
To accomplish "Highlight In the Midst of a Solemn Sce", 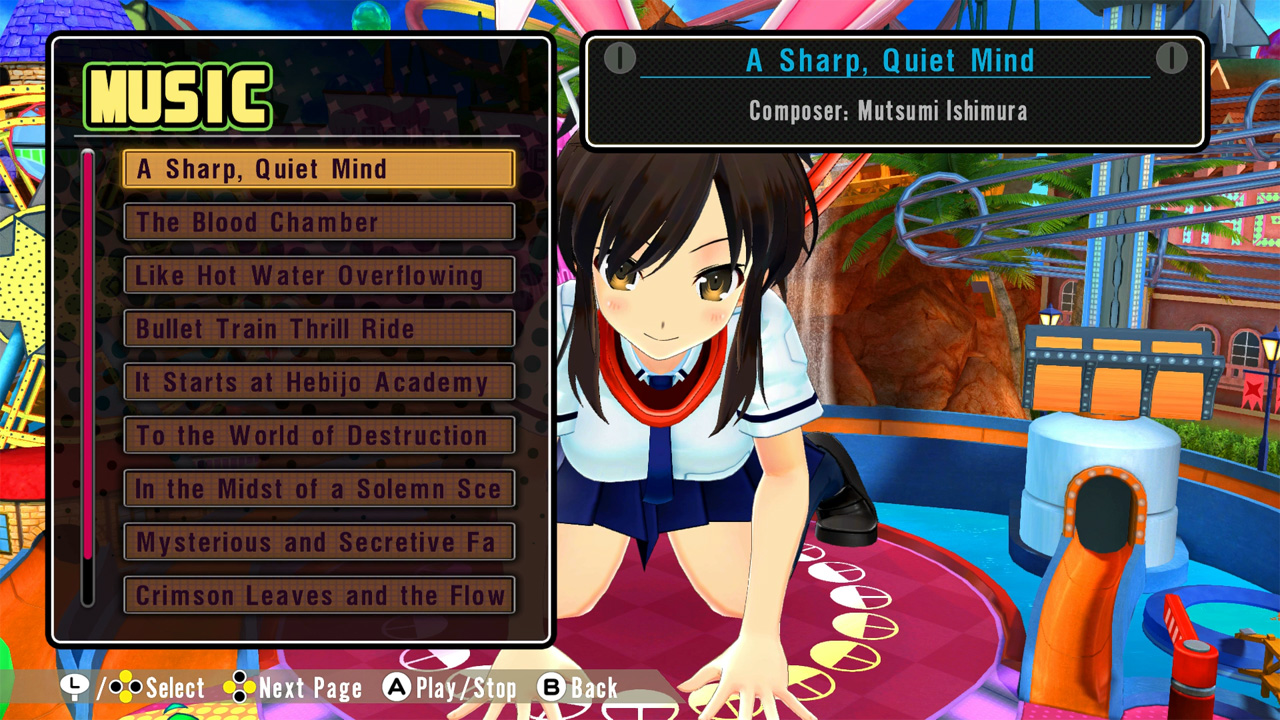I will point(318,489).
